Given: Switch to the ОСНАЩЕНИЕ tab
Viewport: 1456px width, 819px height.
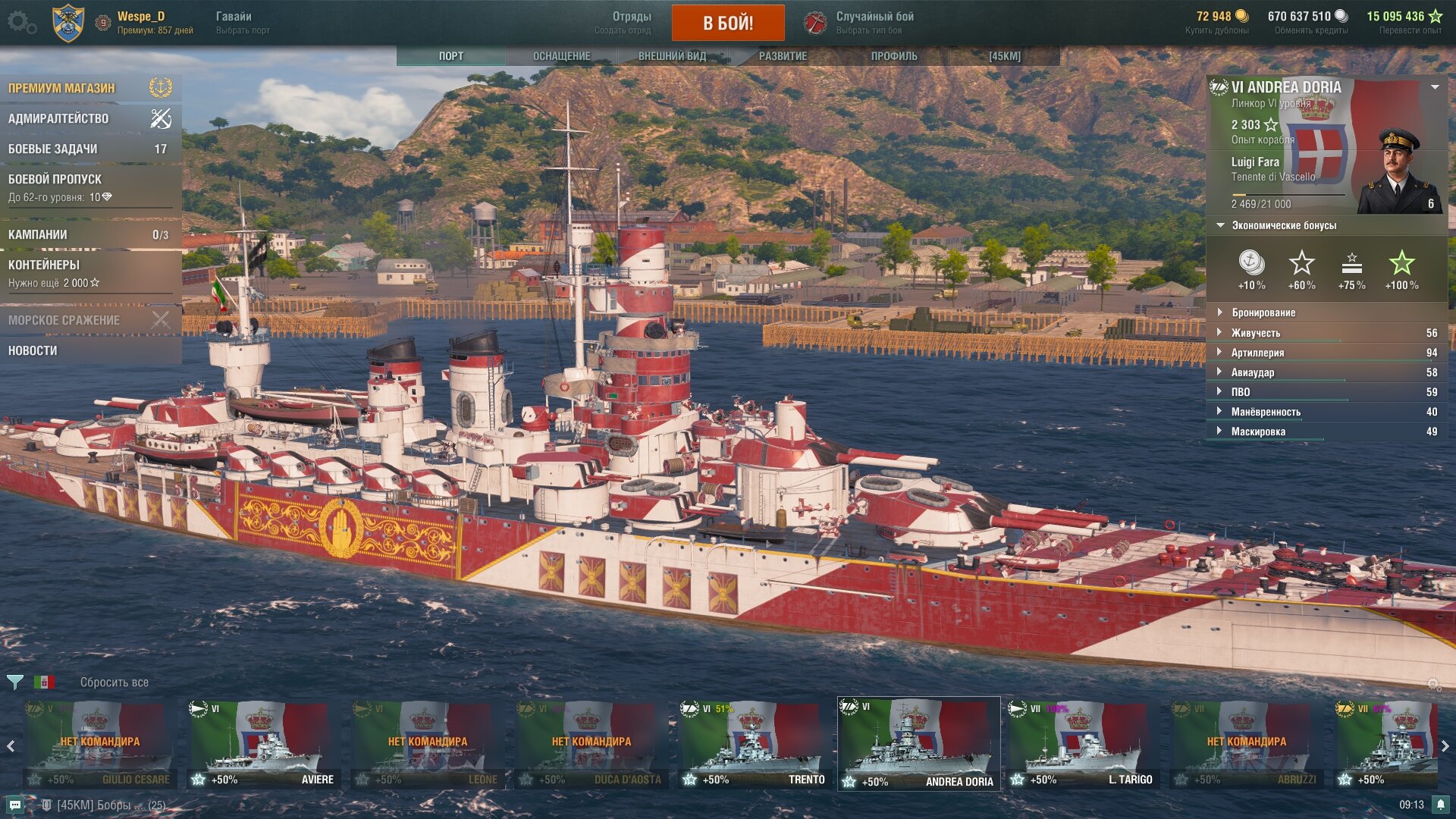Looking at the screenshot, I should point(561,56).
